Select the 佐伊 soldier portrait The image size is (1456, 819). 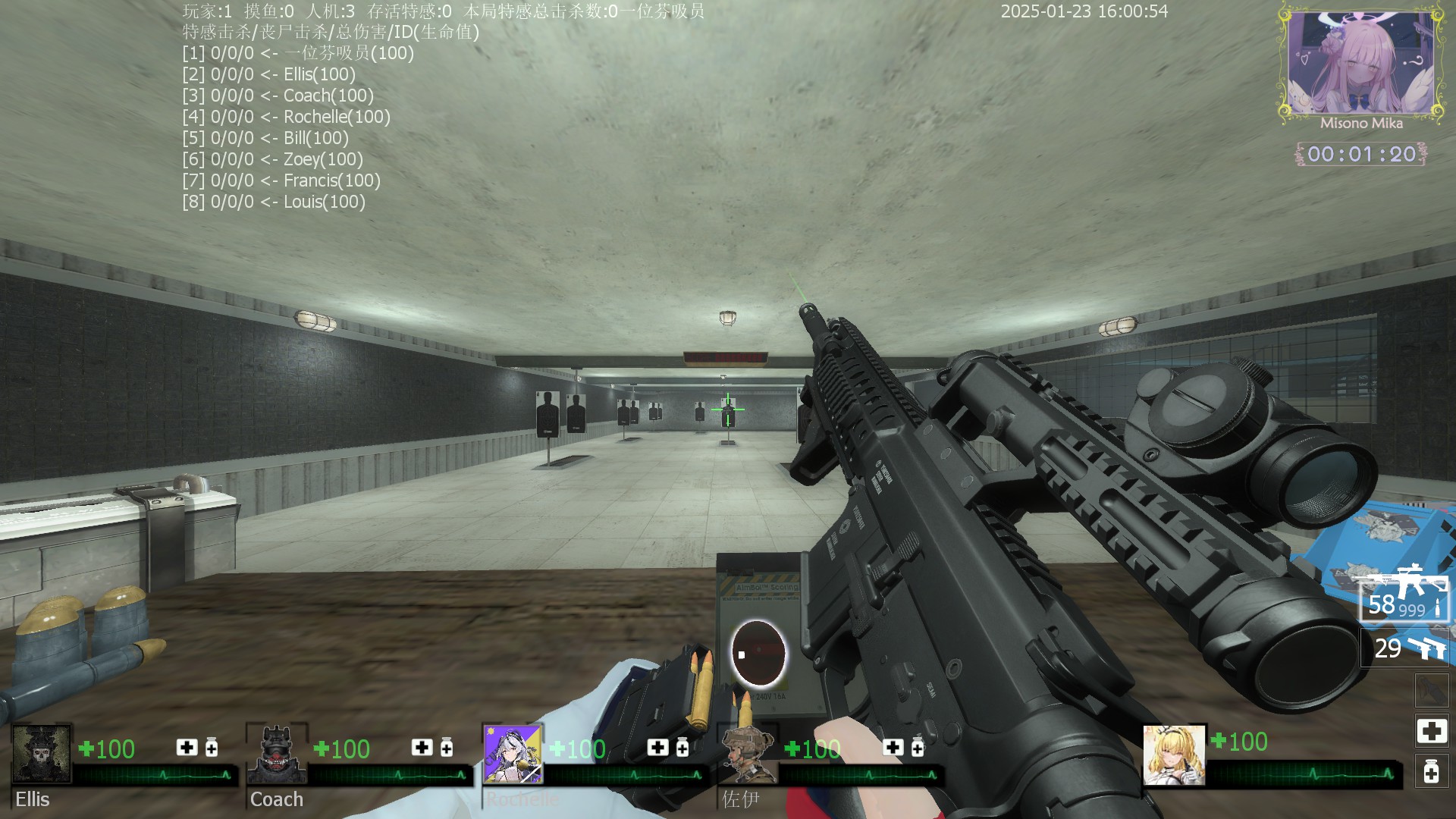click(x=748, y=754)
